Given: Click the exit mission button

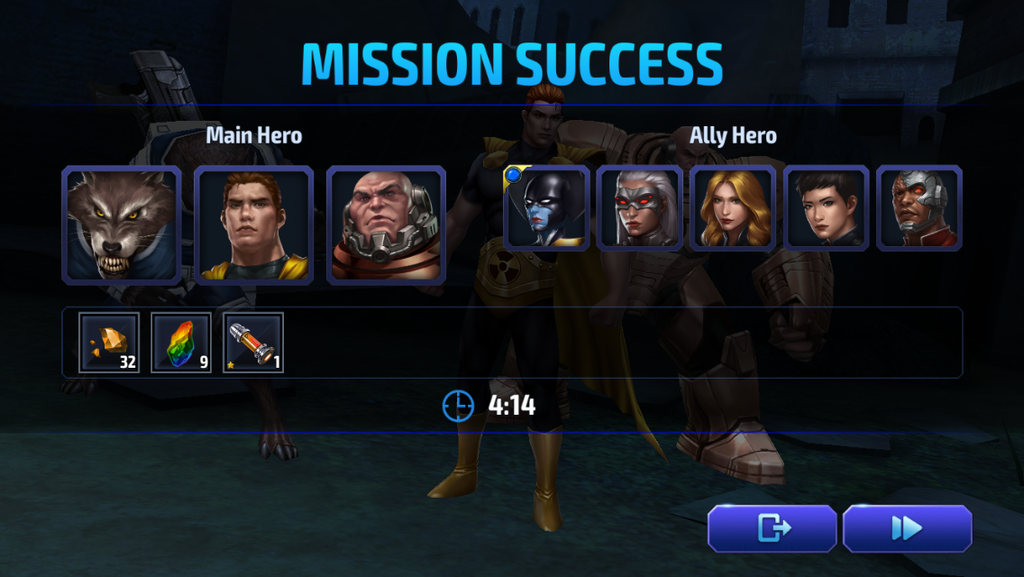Looking at the screenshot, I should (x=772, y=528).
